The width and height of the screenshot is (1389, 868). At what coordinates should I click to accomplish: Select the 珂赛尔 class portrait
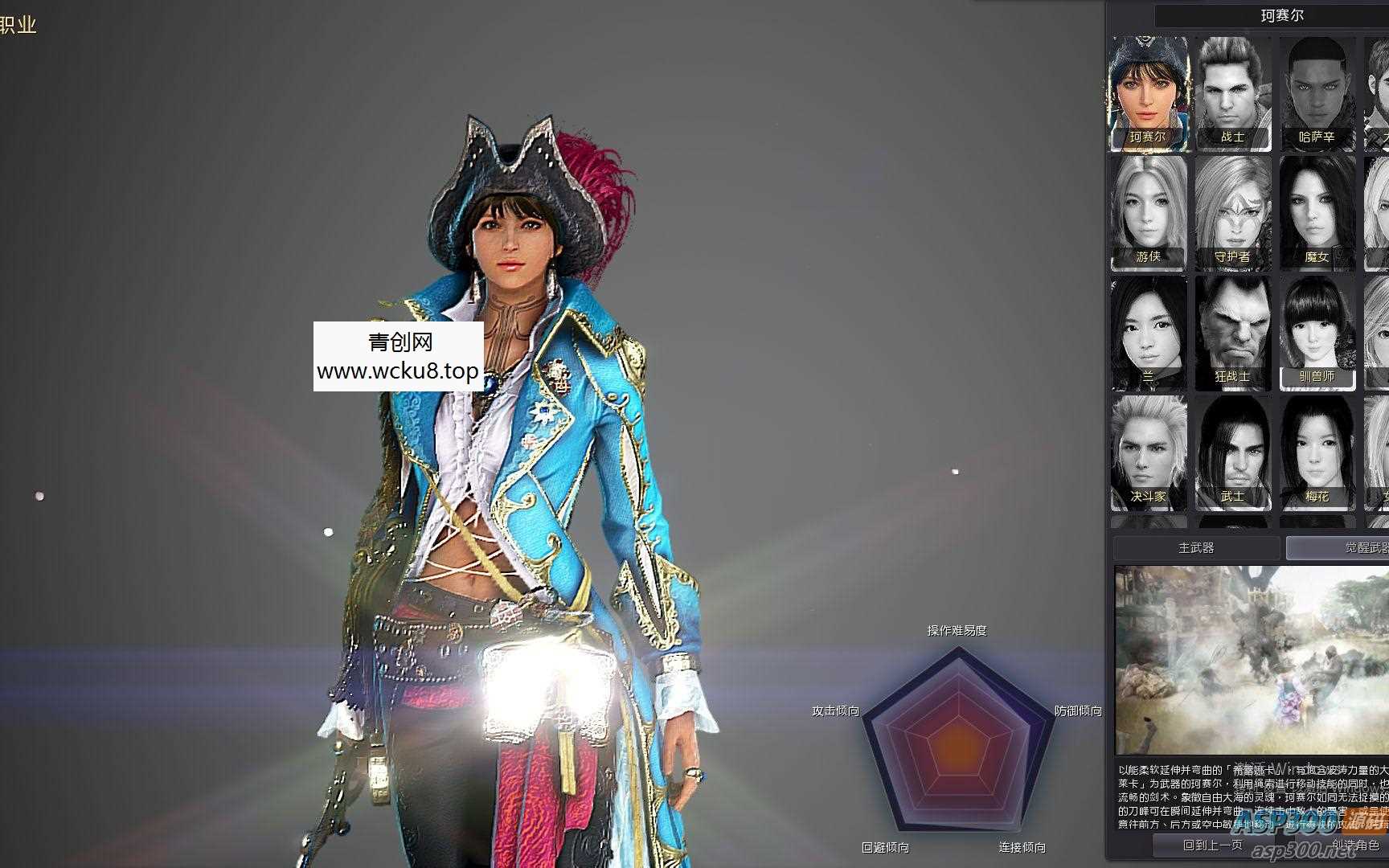click(1147, 92)
